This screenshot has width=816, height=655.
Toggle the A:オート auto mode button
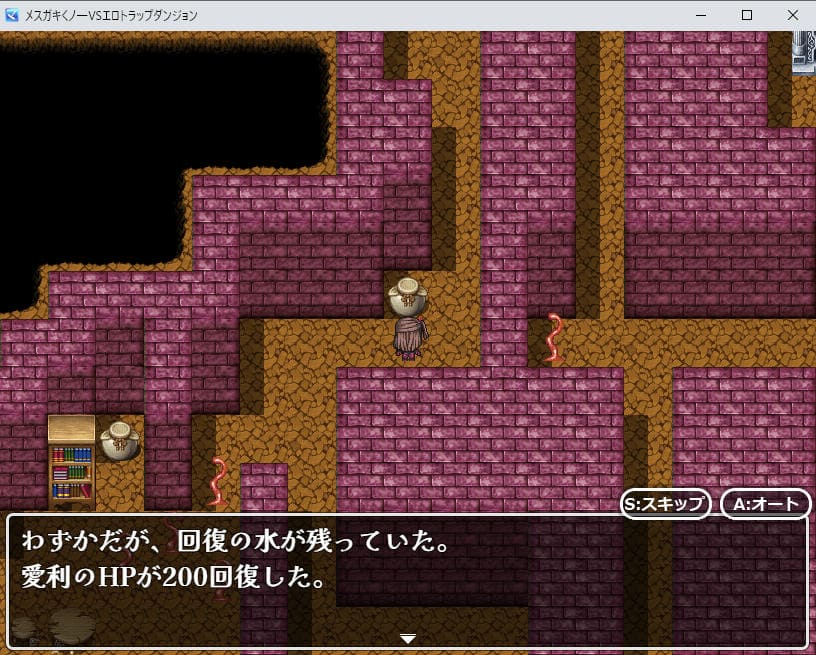click(765, 504)
